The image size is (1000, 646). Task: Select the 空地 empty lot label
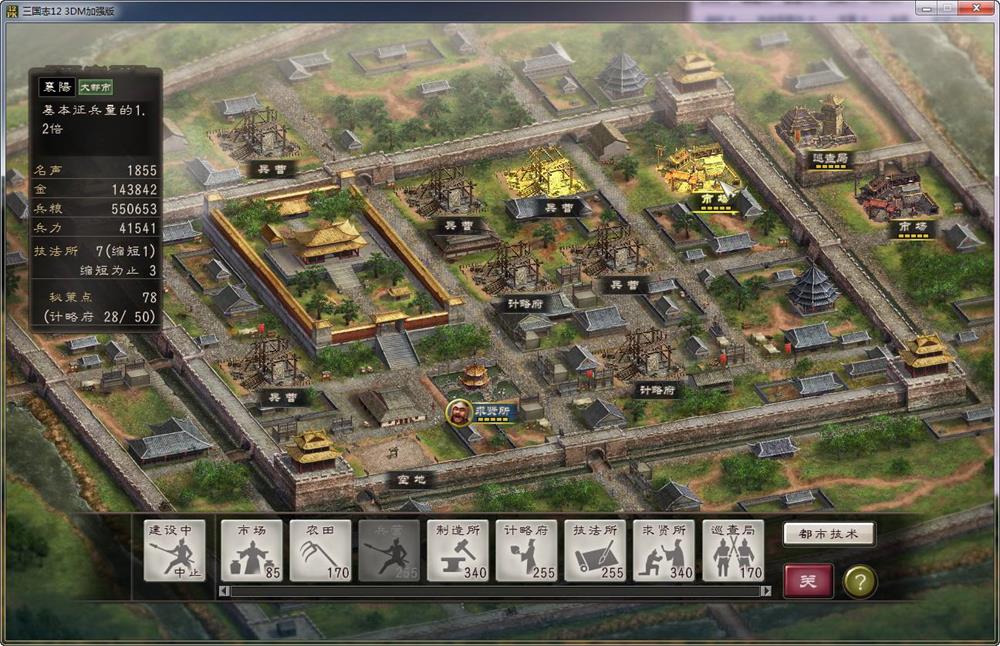(x=410, y=479)
